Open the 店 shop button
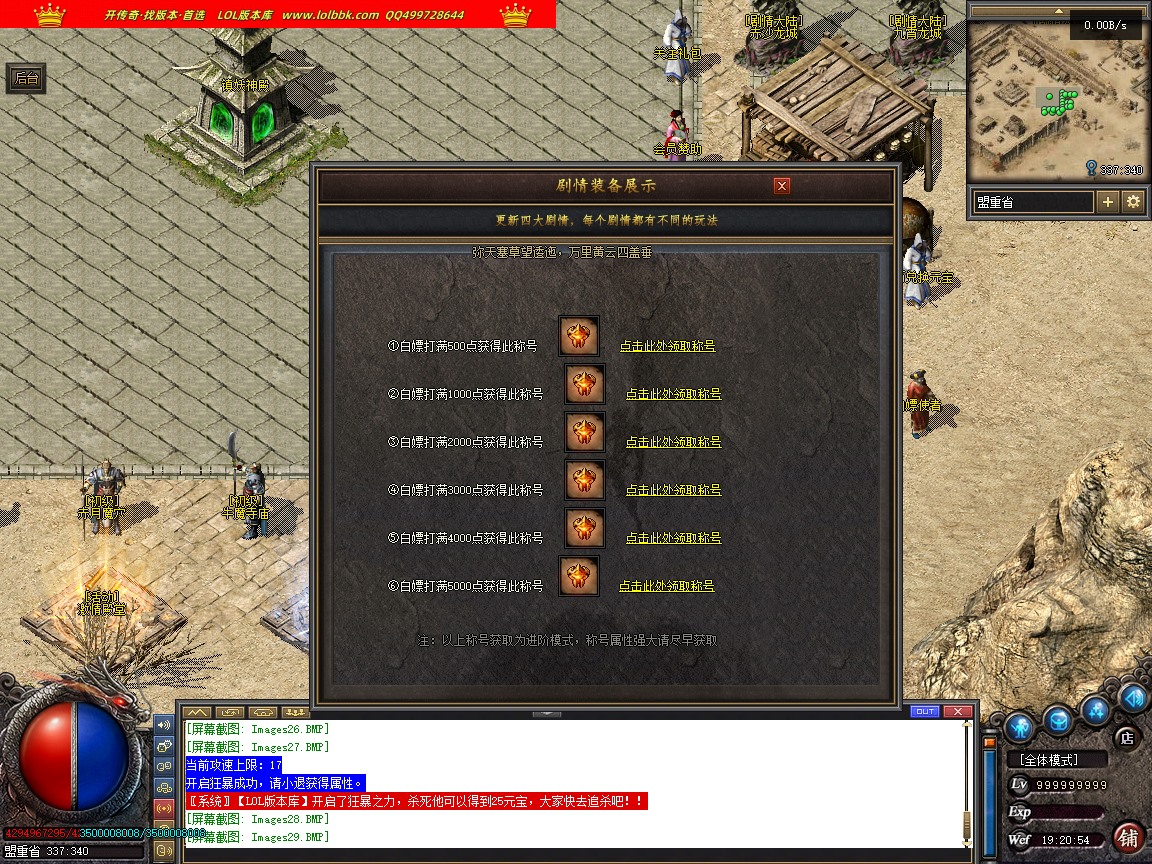This screenshot has width=1152, height=864. point(1126,739)
